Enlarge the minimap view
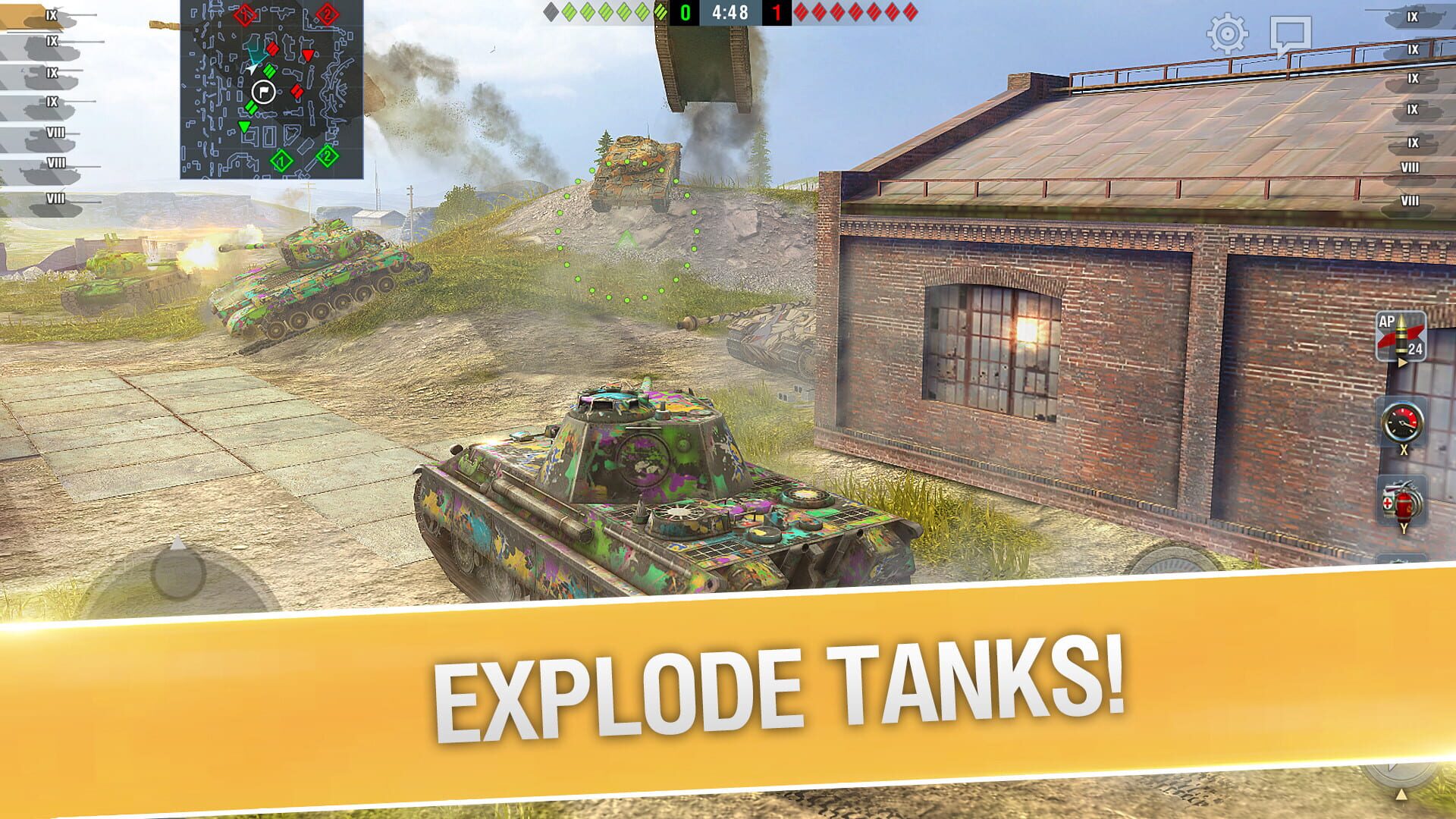Screen dimensions: 1456x819 [269, 87]
